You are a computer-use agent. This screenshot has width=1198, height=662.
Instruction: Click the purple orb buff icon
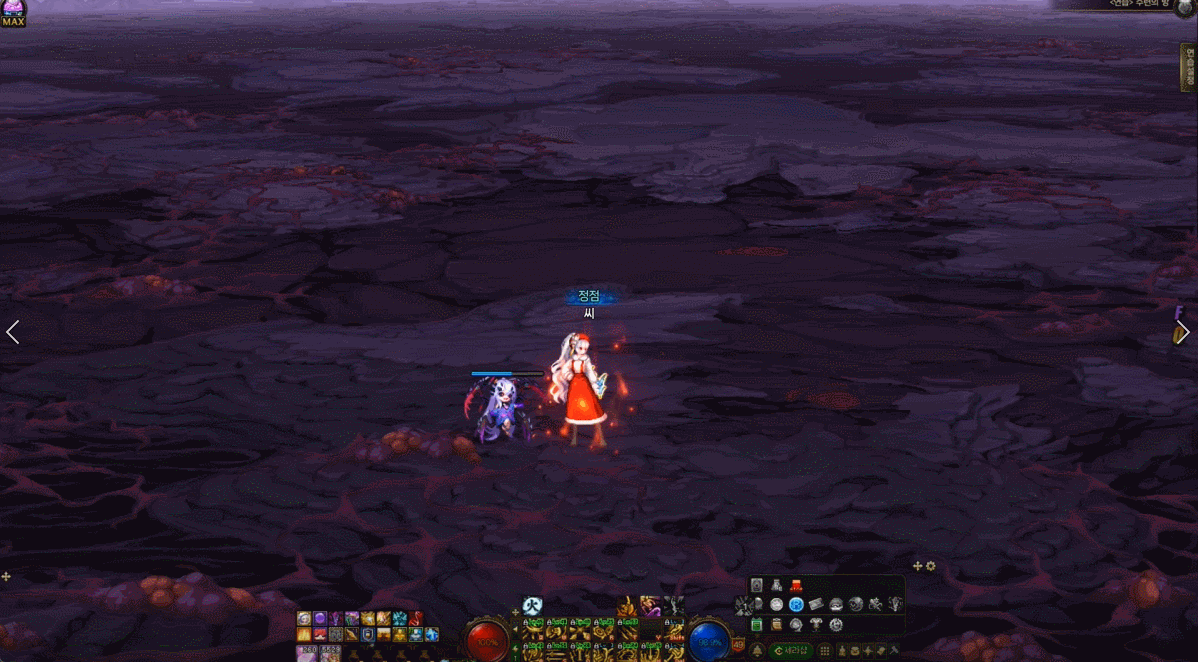pyautogui.click(x=320, y=618)
